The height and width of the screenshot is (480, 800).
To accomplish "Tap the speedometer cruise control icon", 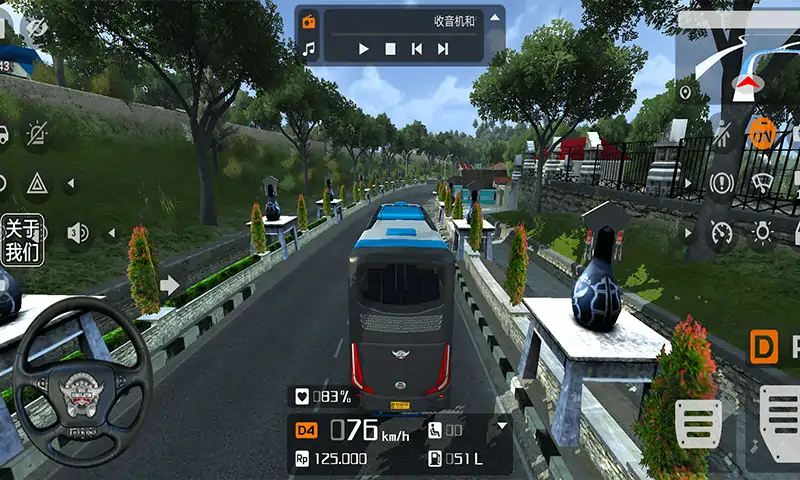I will click(721, 233).
